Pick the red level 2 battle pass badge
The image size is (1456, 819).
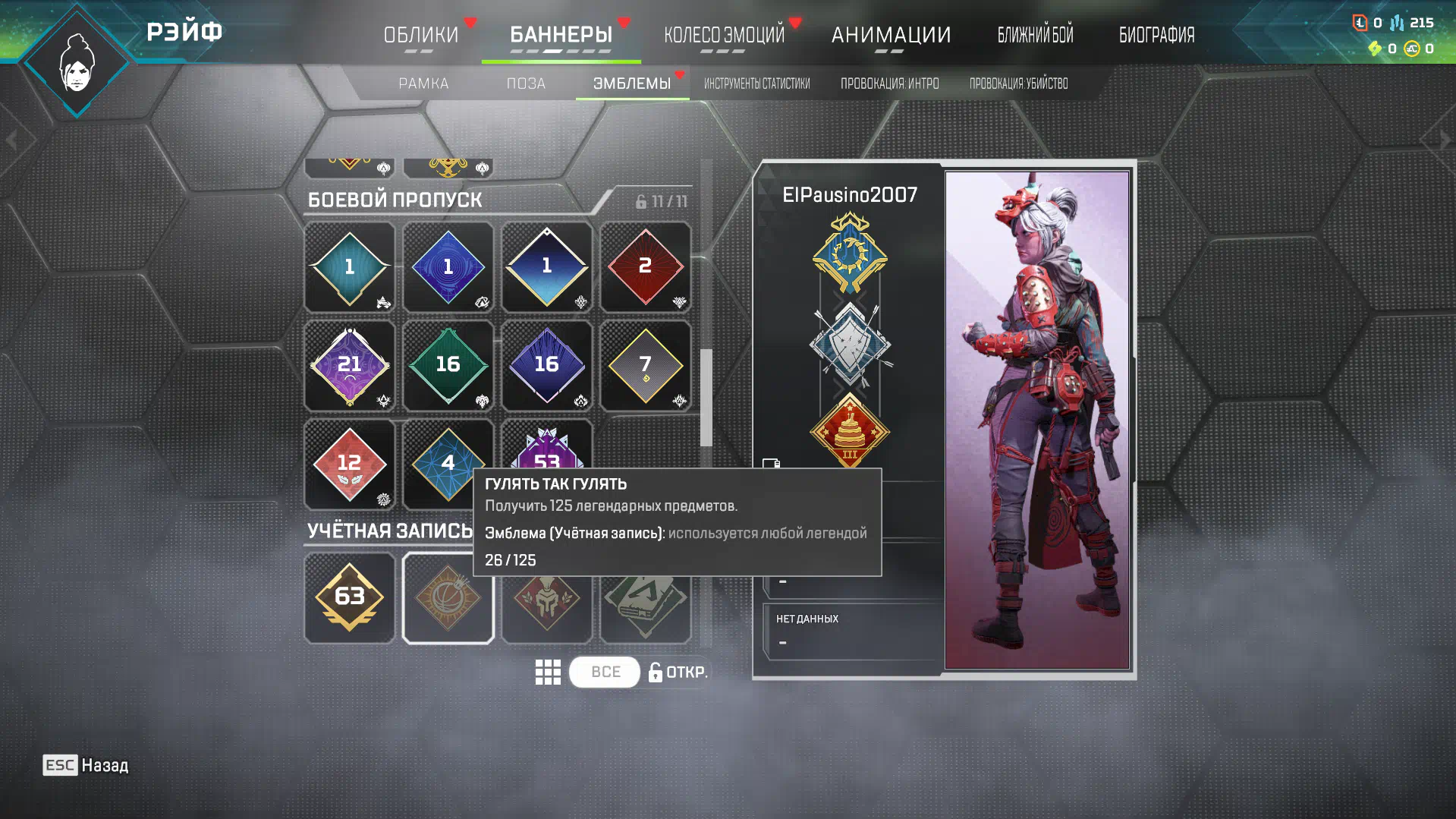[645, 266]
